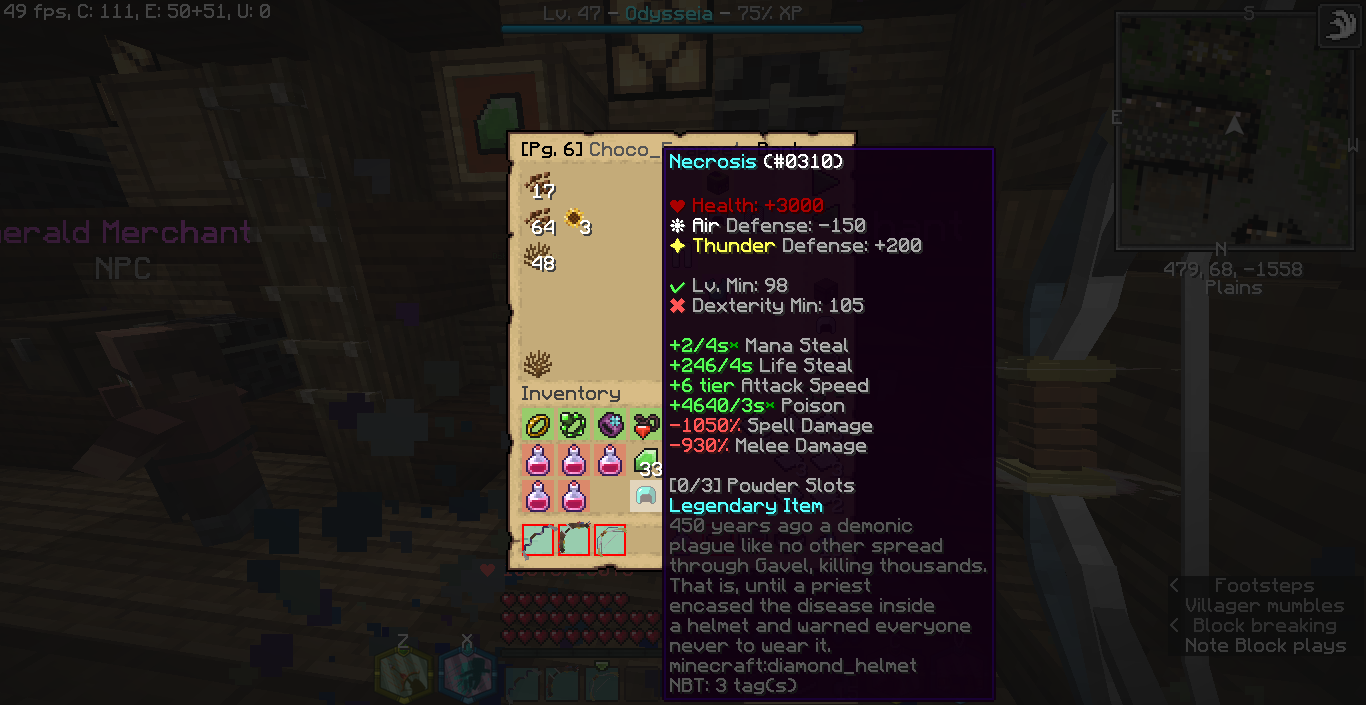Pick up the dead bush item
This screenshot has width=1366, height=705.
pyautogui.click(x=538, y=364)
